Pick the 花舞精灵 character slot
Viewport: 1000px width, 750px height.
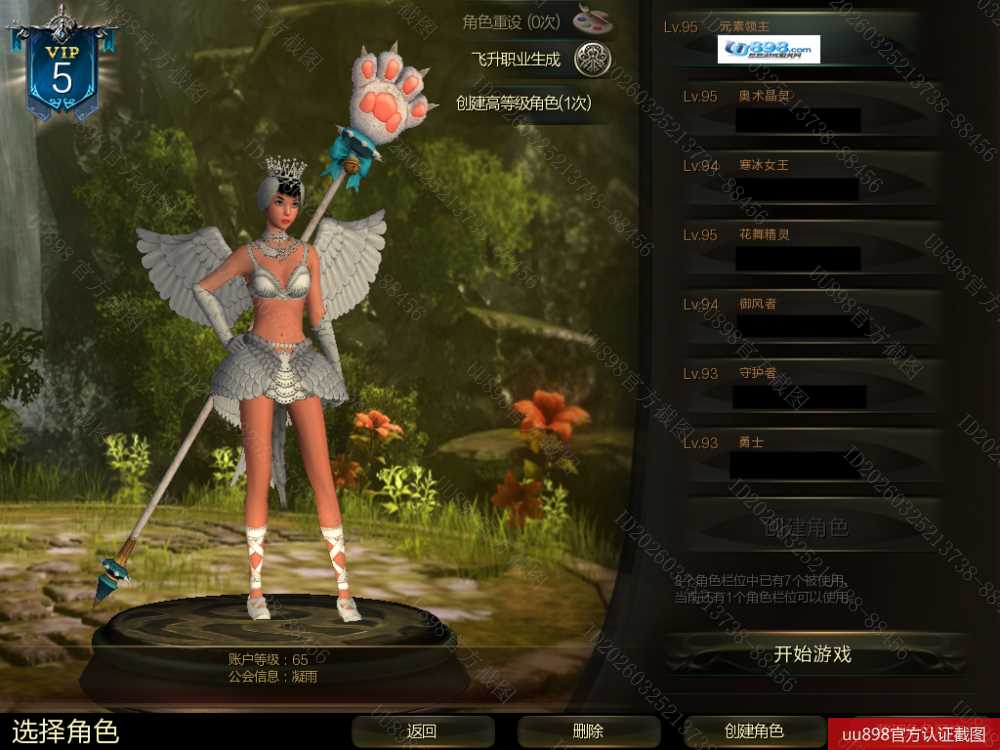[800, 247]
